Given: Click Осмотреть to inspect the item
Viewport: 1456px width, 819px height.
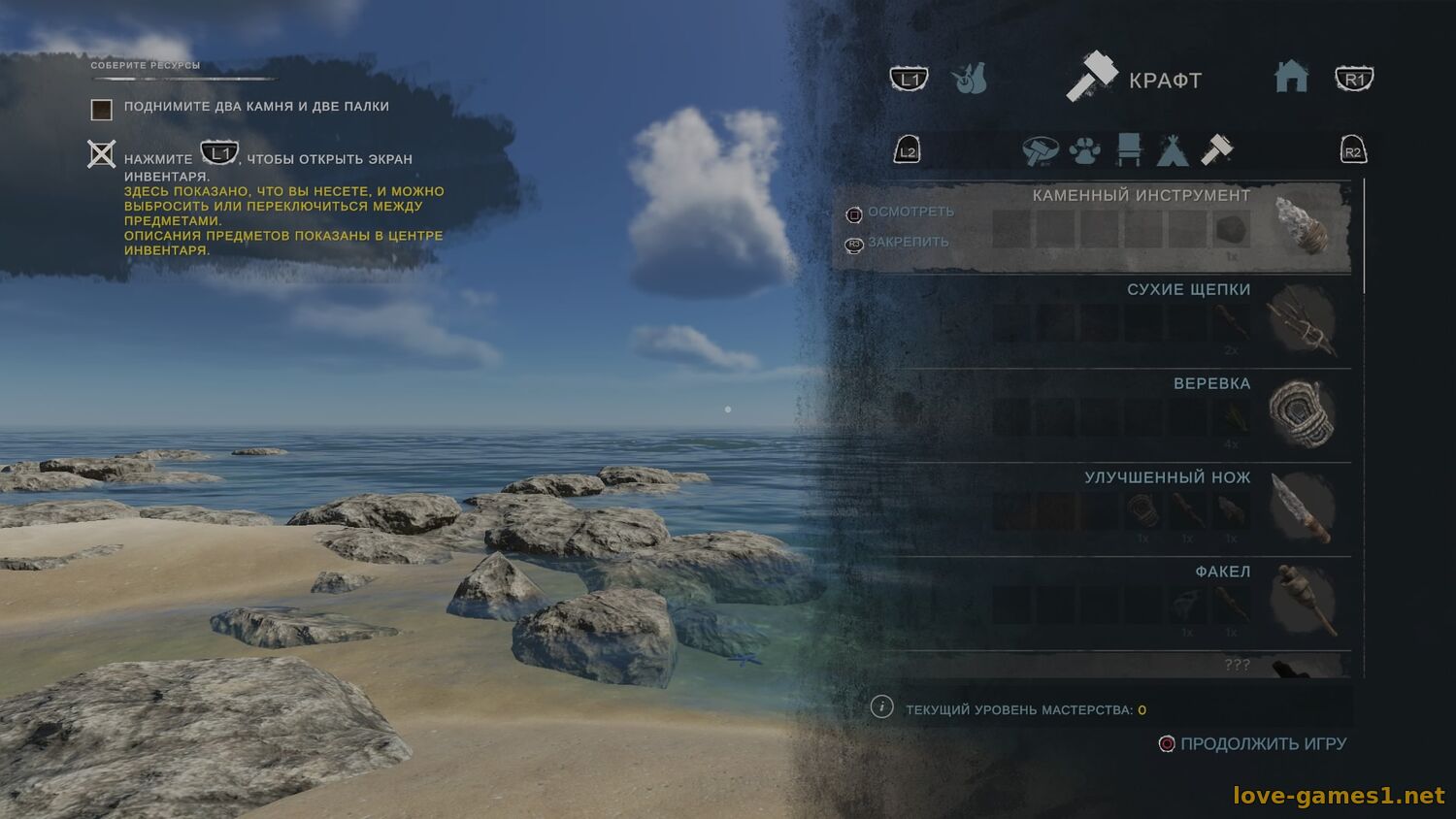Looking at the screenshot, I should [x=910, y=212].
